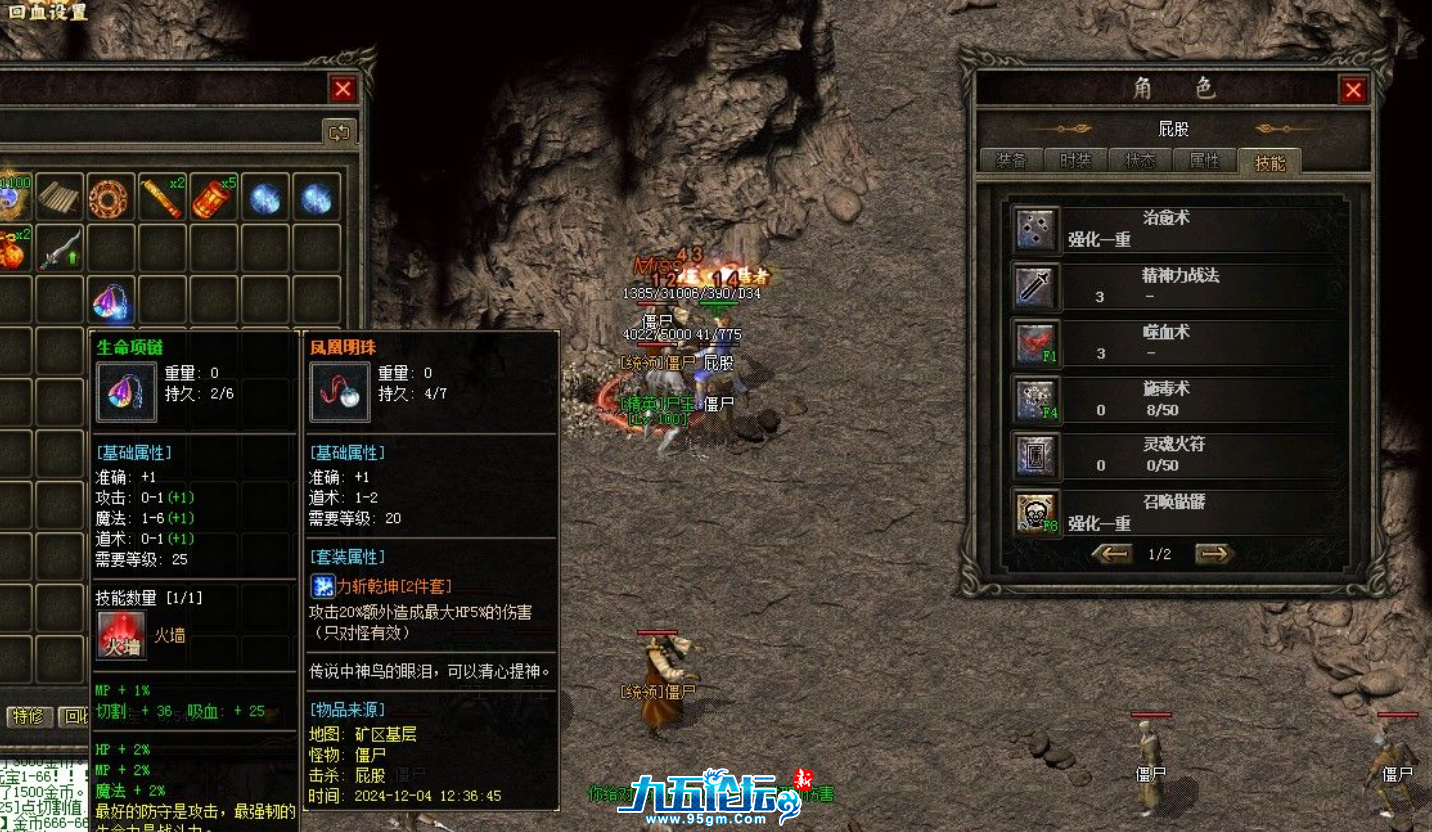The height and width of the screenshot is (832, 1432).
Task: Click the 特修 special repair button
Action: [27, 716]
